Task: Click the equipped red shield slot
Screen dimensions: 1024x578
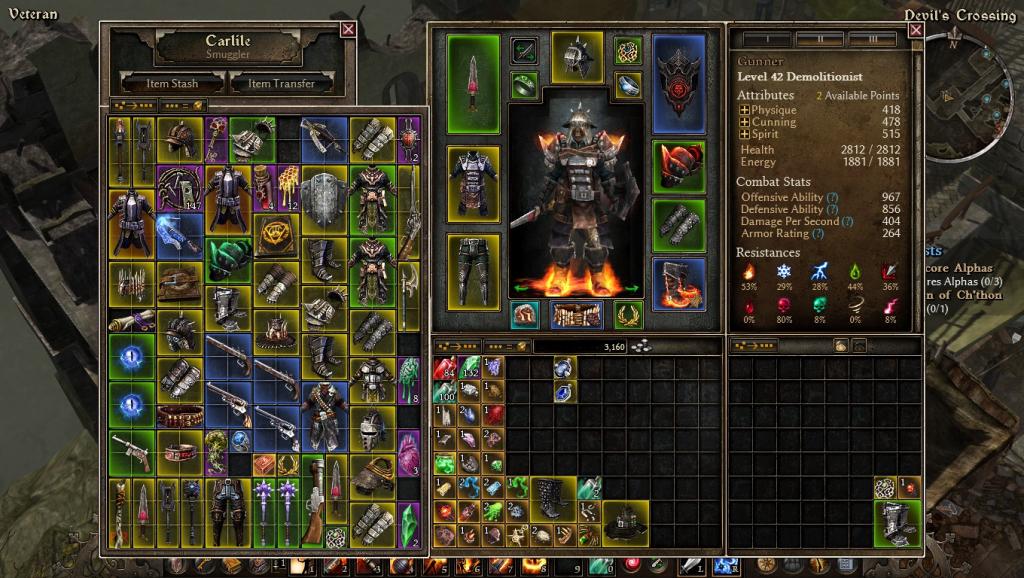Action: 679,83
